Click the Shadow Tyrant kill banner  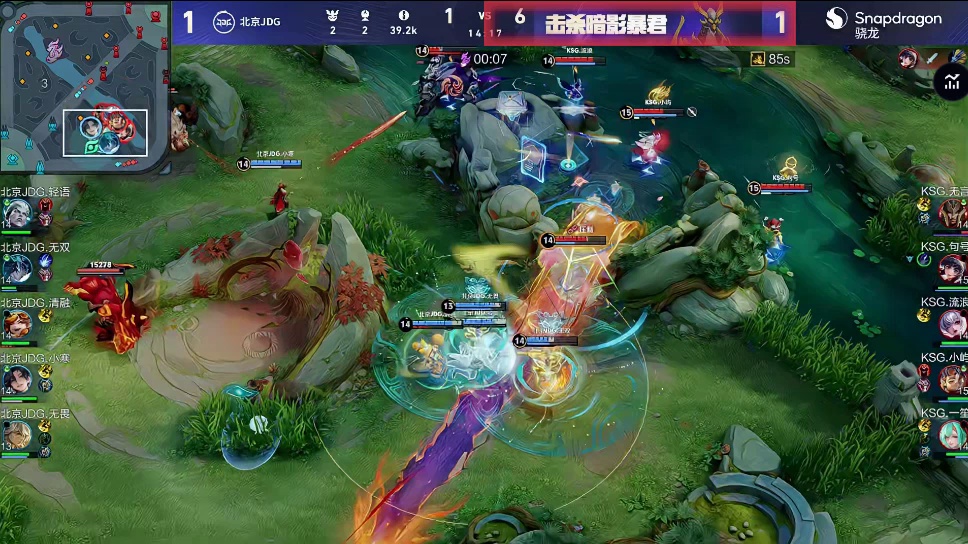point(640,23)
